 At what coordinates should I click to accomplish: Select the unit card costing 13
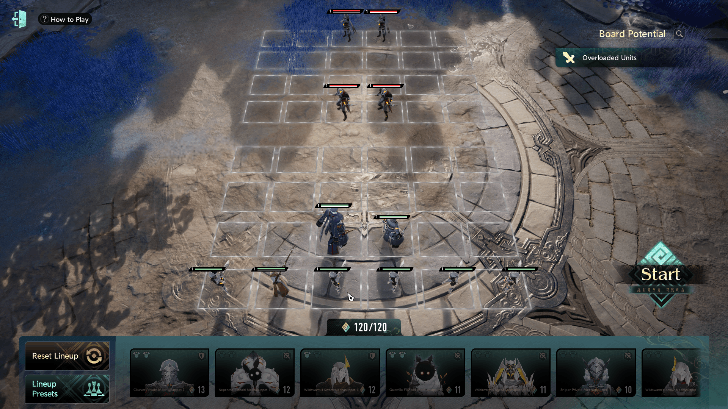170,373
